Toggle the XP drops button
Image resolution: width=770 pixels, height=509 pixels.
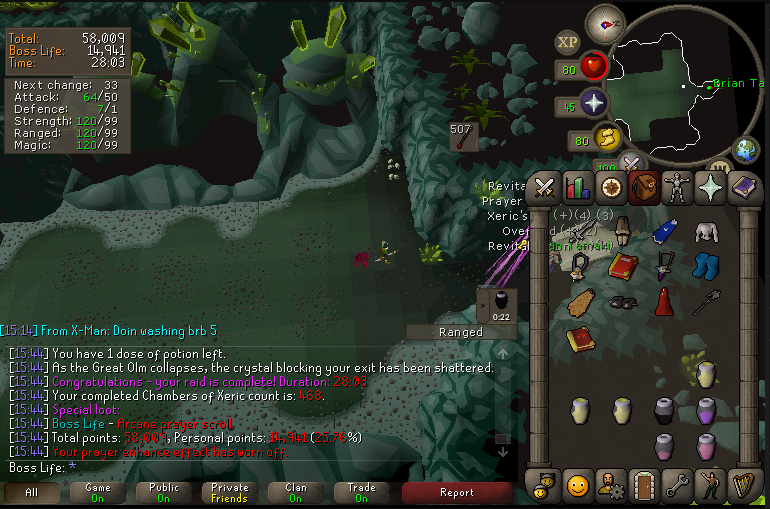[x=567, y=42]
